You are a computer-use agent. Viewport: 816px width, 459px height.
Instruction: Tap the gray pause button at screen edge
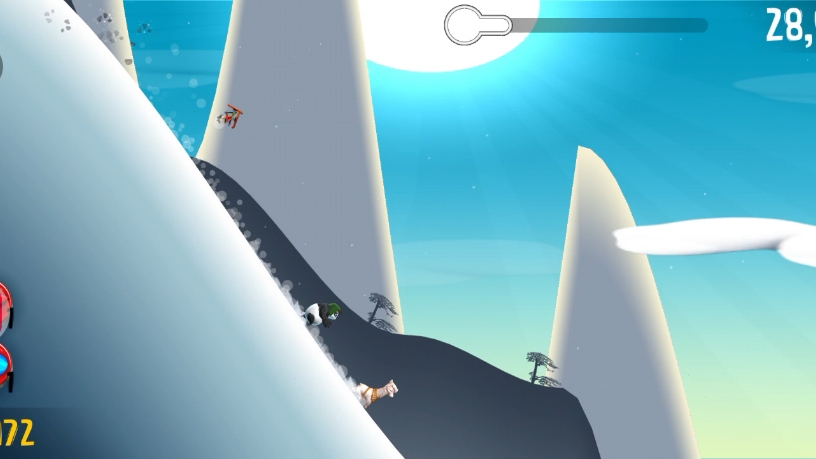[2, 65]
